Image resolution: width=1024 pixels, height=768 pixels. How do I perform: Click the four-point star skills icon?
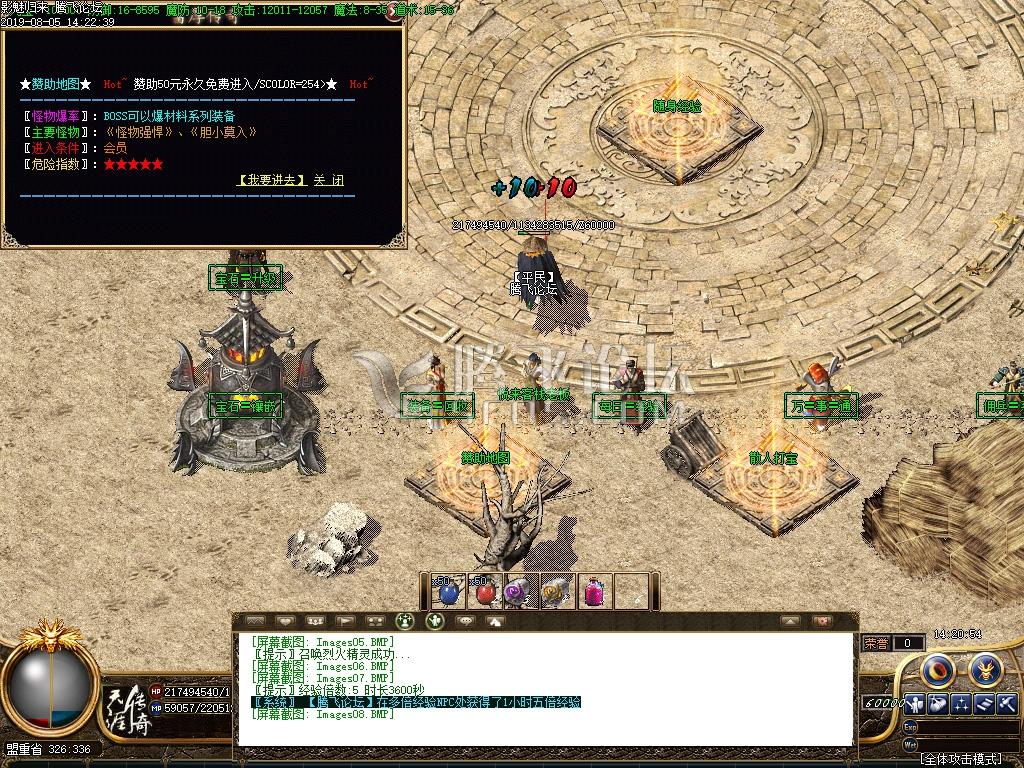(961, 703)
